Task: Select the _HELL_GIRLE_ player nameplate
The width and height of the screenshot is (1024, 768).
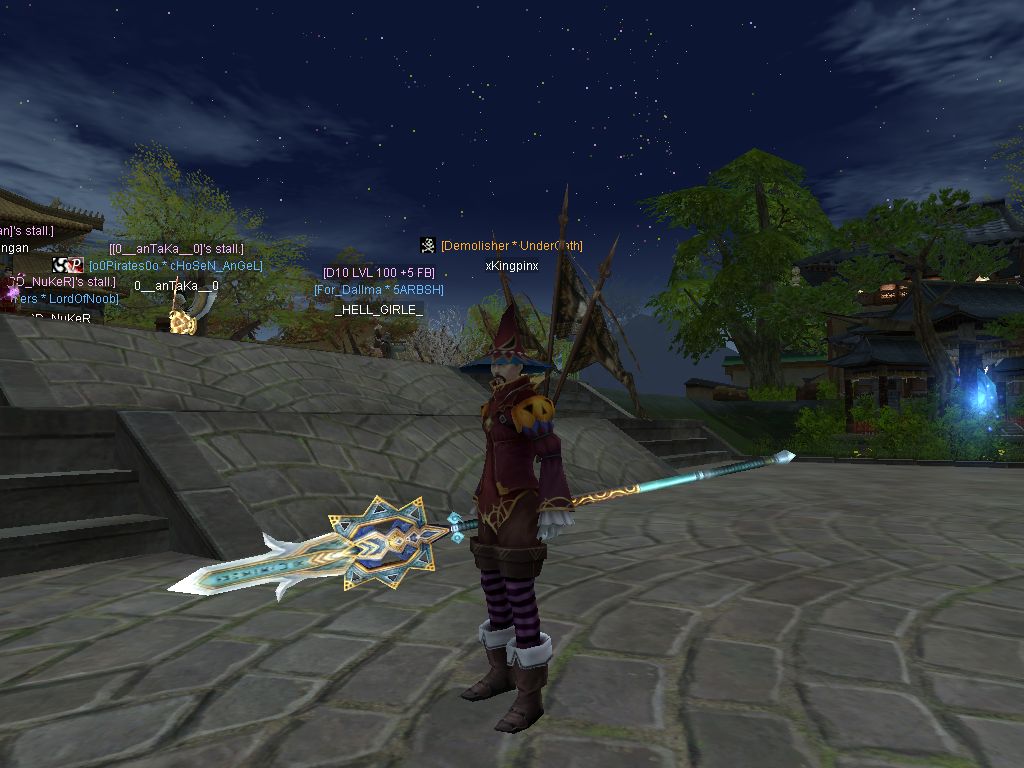Action: (378, 310)
